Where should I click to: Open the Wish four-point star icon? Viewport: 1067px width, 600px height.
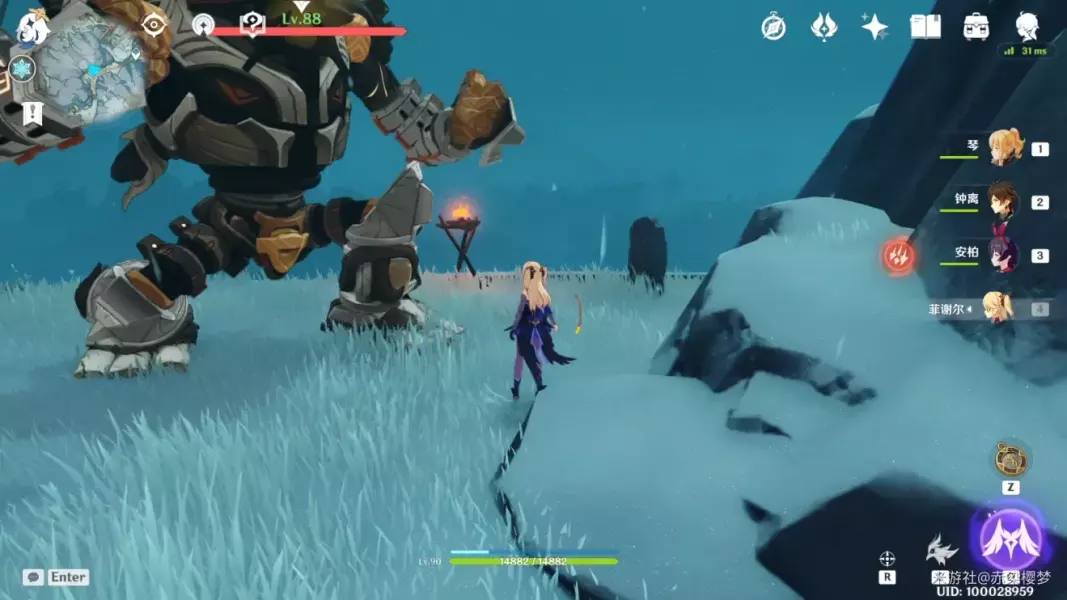(875, 27)
